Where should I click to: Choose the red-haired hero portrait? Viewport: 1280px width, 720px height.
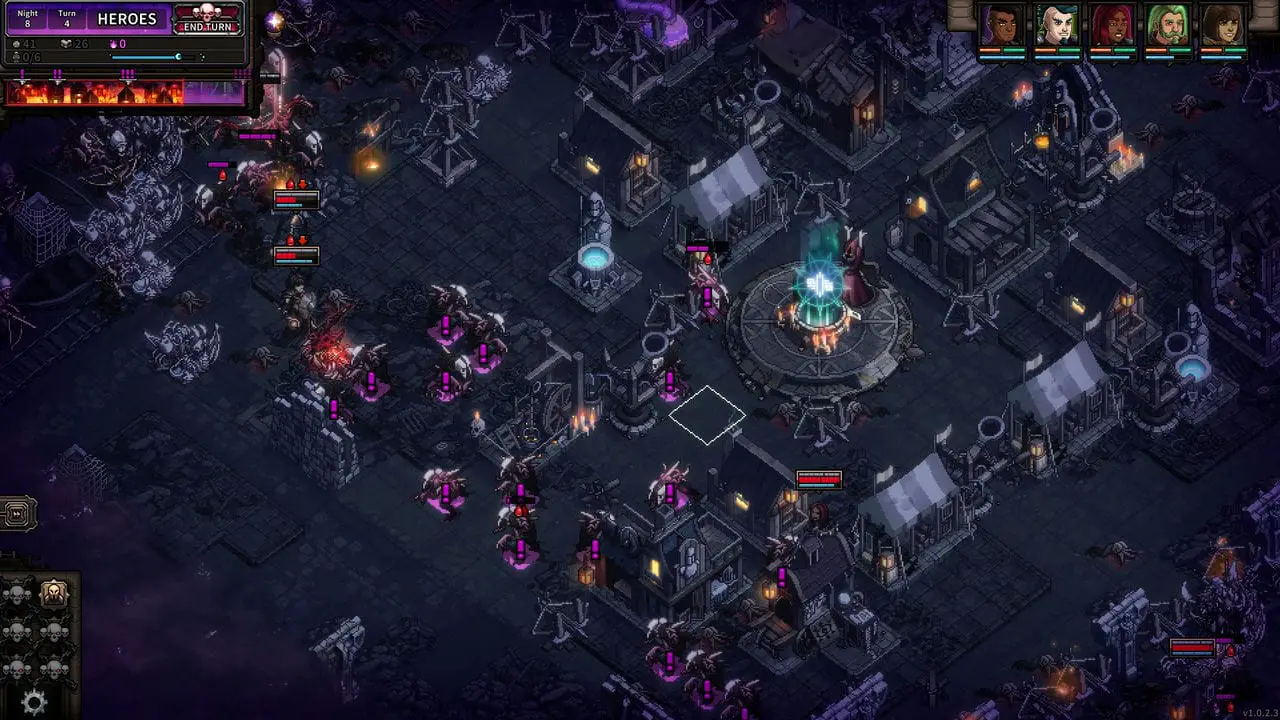pos(1112,25)
